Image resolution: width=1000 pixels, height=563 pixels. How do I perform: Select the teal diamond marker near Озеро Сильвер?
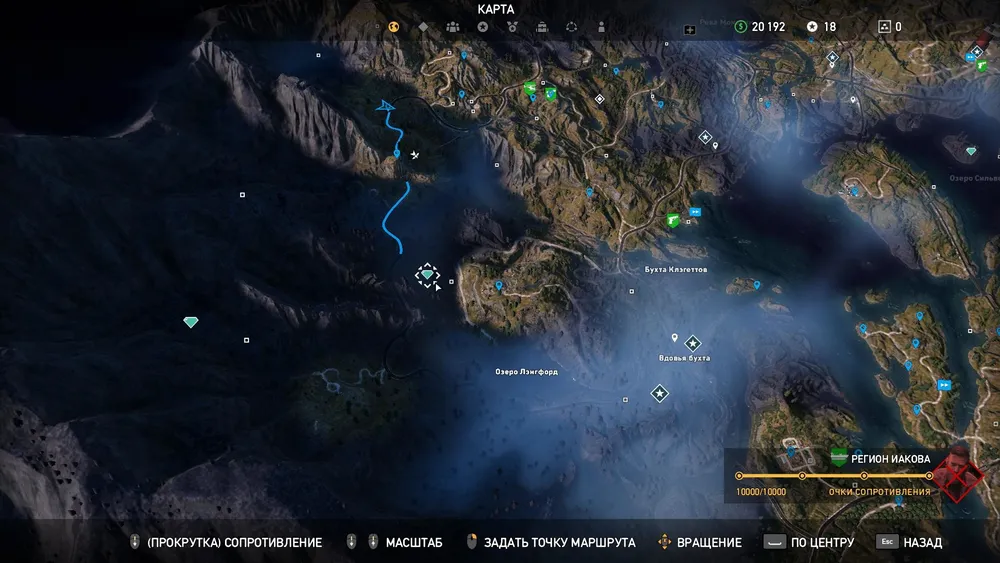click(970, 151)
